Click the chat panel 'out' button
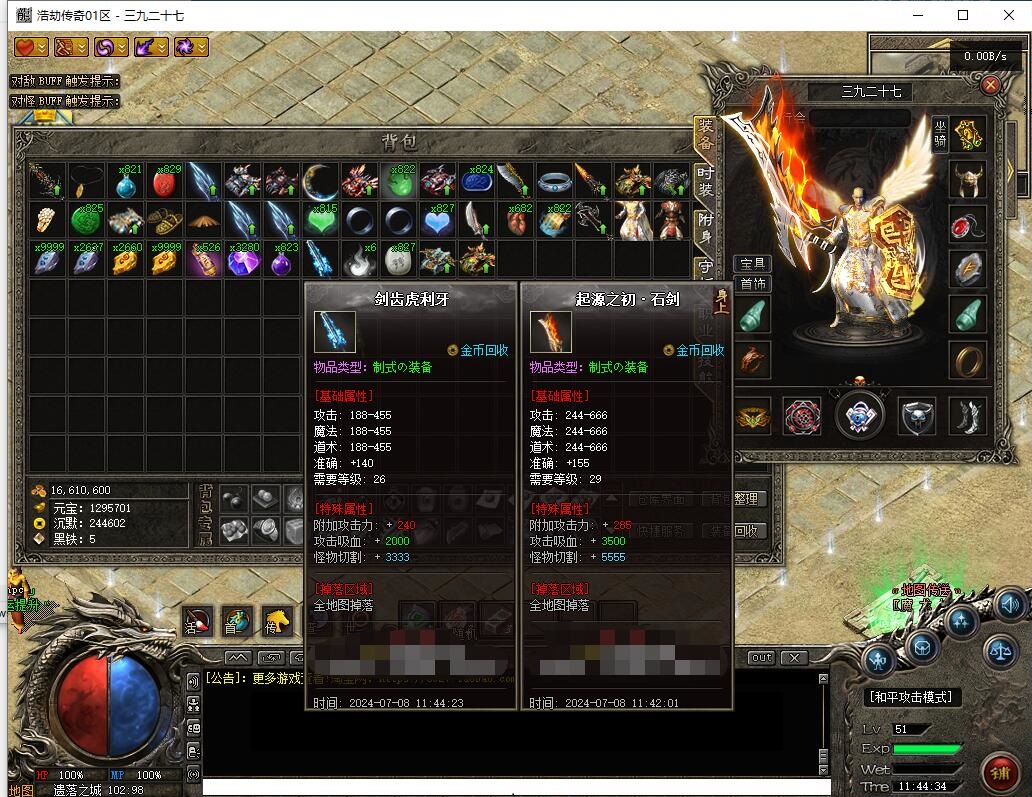Screen dimensions: 1032x797 pyautogui.click(x=761, y=658)
